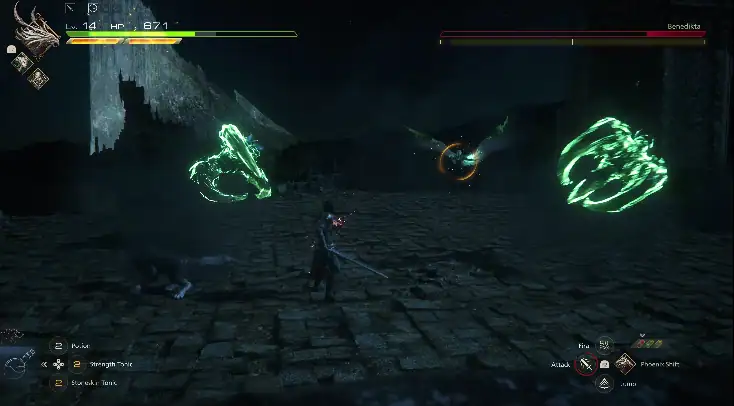Image resolution: width=734 pixels, height=406 pixels.
Task: Select the Potion shortcut slot
Action: coord(58,346)
